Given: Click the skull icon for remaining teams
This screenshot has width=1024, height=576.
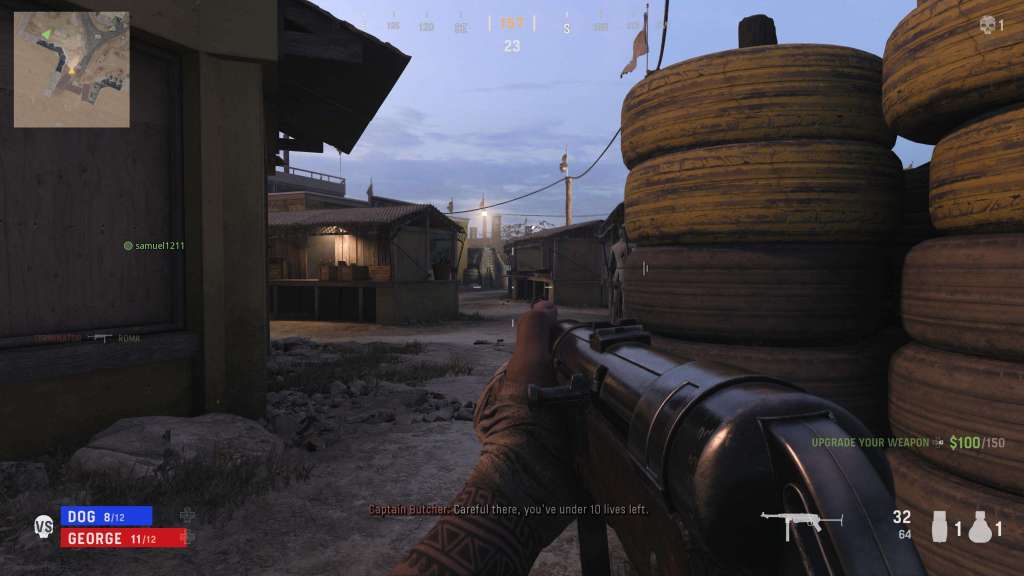Looking at the screenshot, I should coord(988,25).
